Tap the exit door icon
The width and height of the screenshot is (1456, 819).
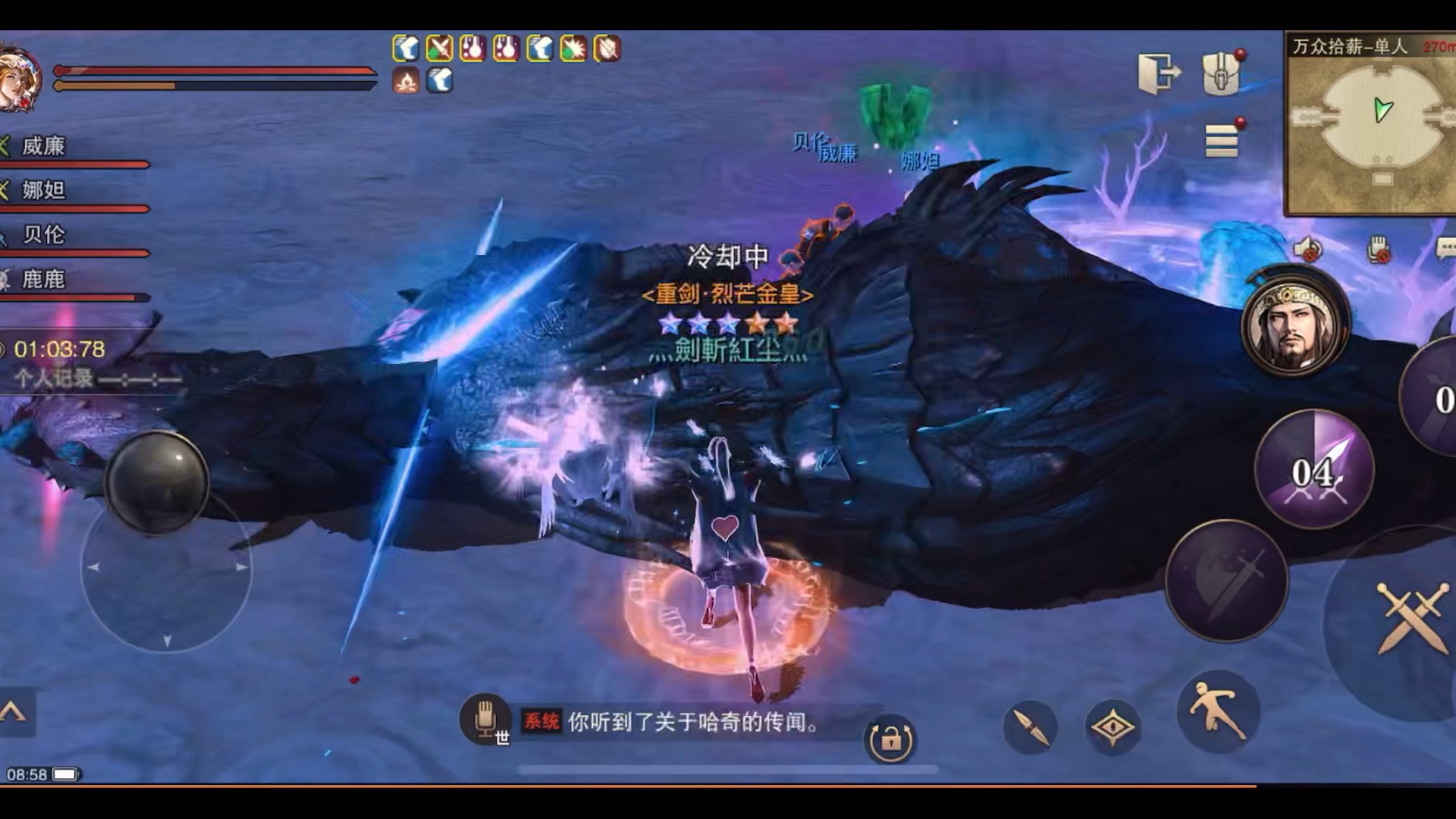pyautogui.click(x=1159, y=74)
